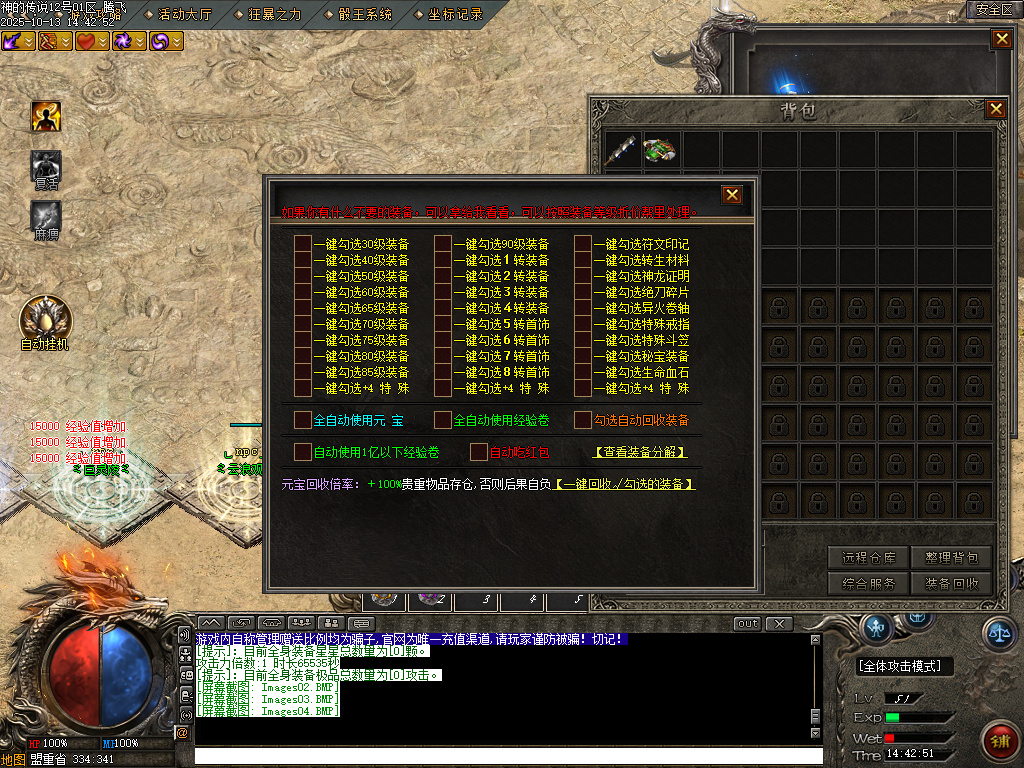Close the 背包 backpack window

pos(996,110)
